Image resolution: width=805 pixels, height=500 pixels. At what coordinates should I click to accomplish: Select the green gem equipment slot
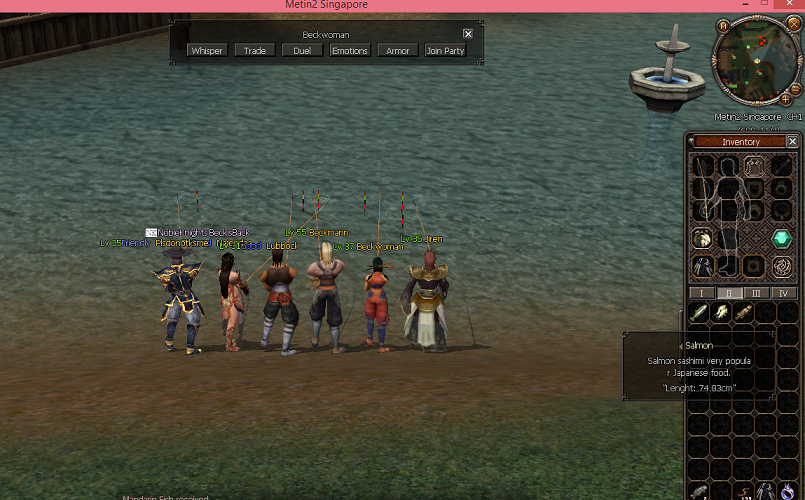click(x=781, y=239)
